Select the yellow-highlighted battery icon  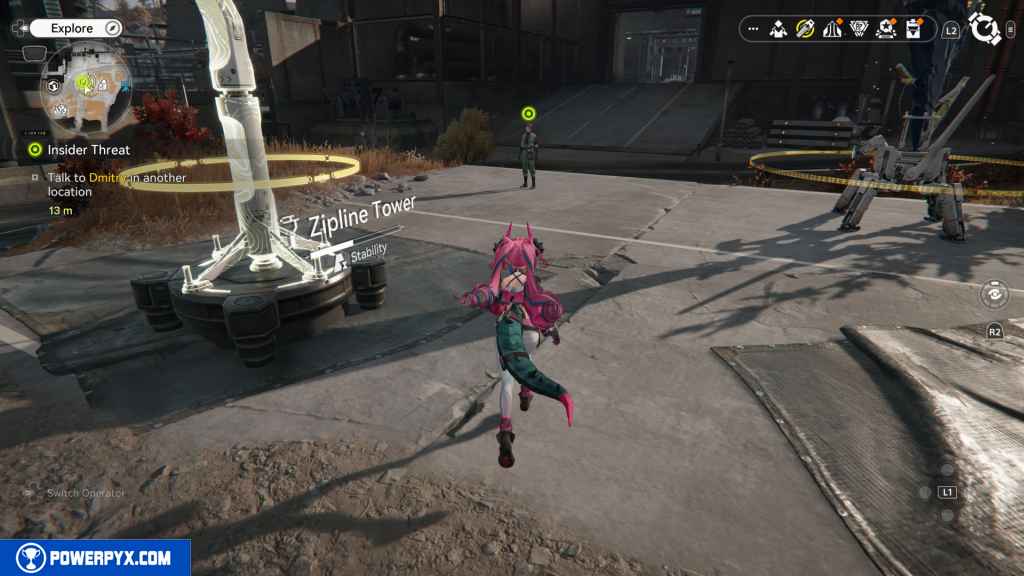(x=805, y=29)
